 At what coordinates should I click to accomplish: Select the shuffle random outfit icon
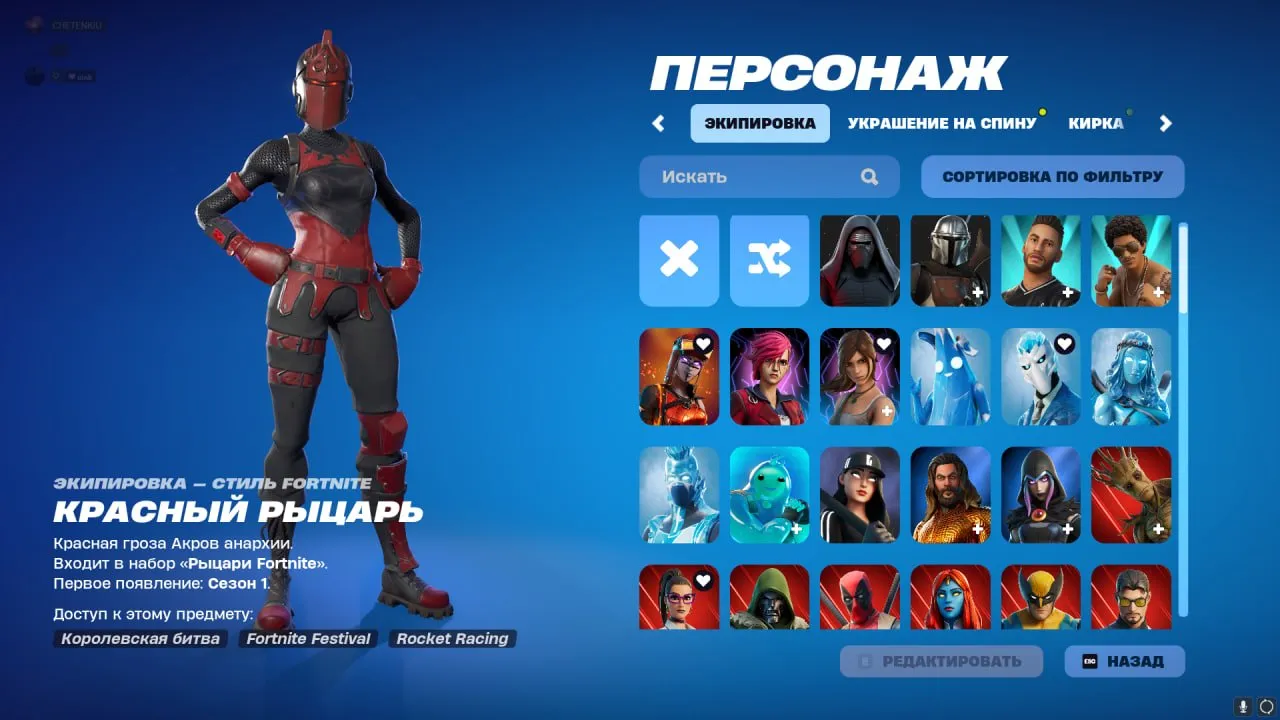click(769, 261)
